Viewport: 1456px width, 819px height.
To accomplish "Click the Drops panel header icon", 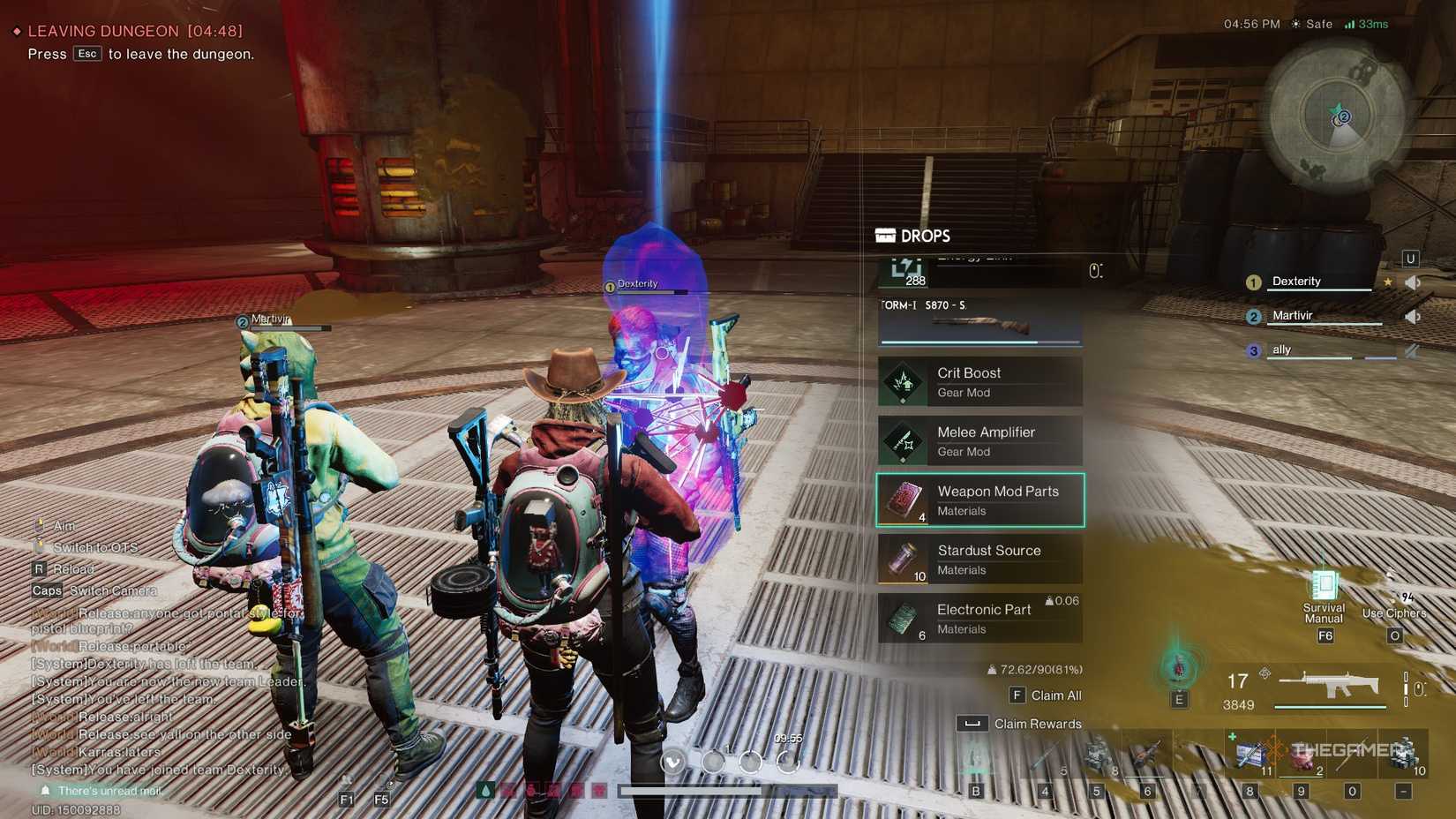I will click(x=885, y=236).
